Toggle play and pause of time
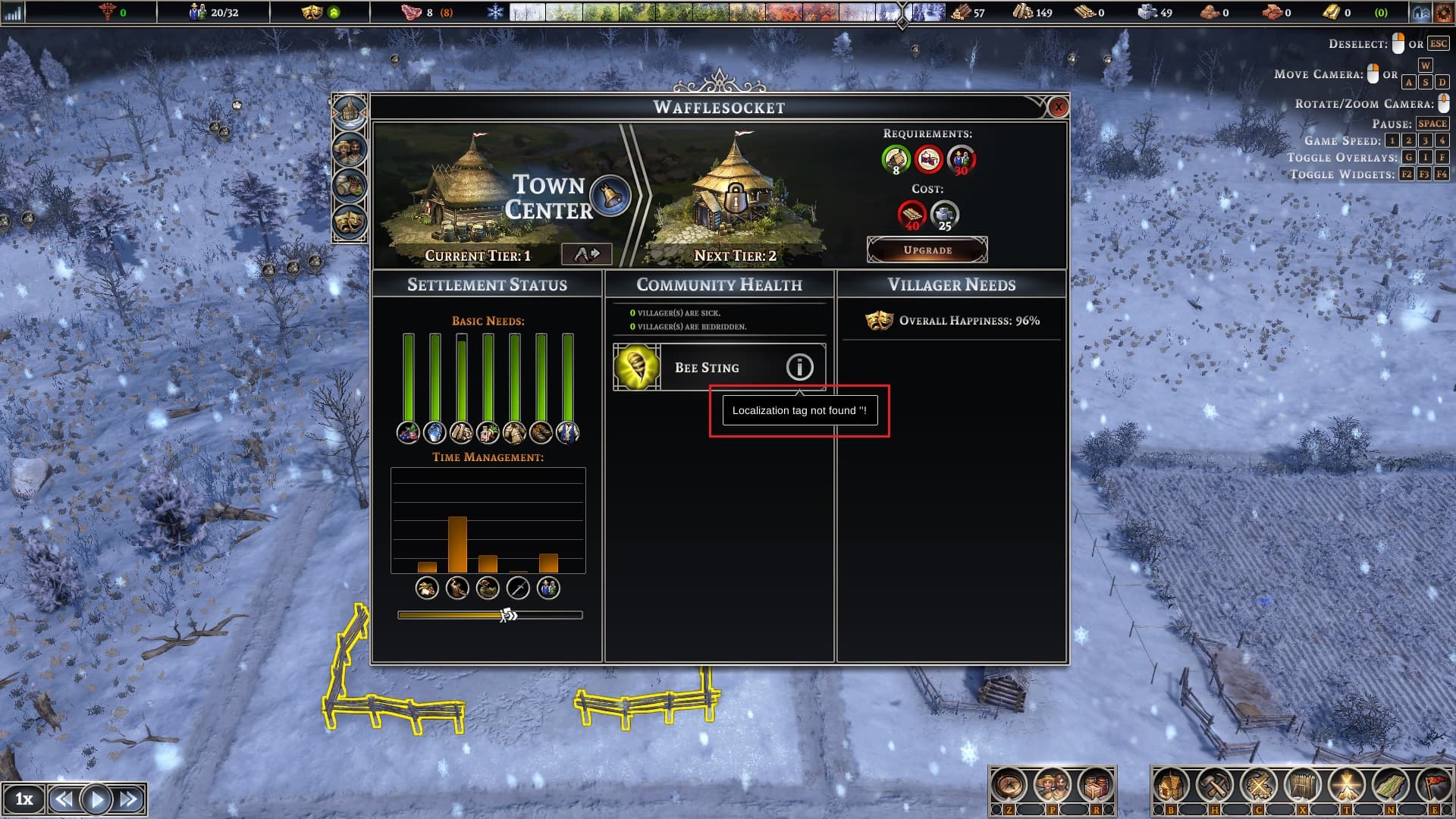This screenshot has width=1456, height=819. (96, 799)
